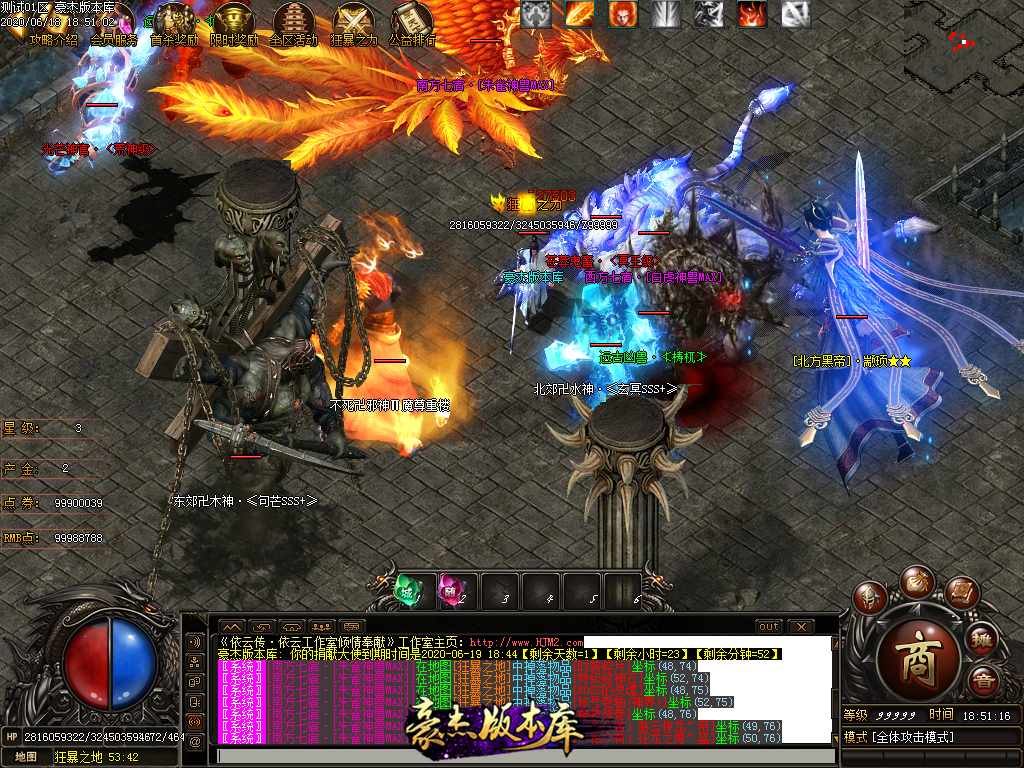Open the large 商 shop button
Image resolution: width=1024 pixels, height=768 pixels.
(921, 658)
